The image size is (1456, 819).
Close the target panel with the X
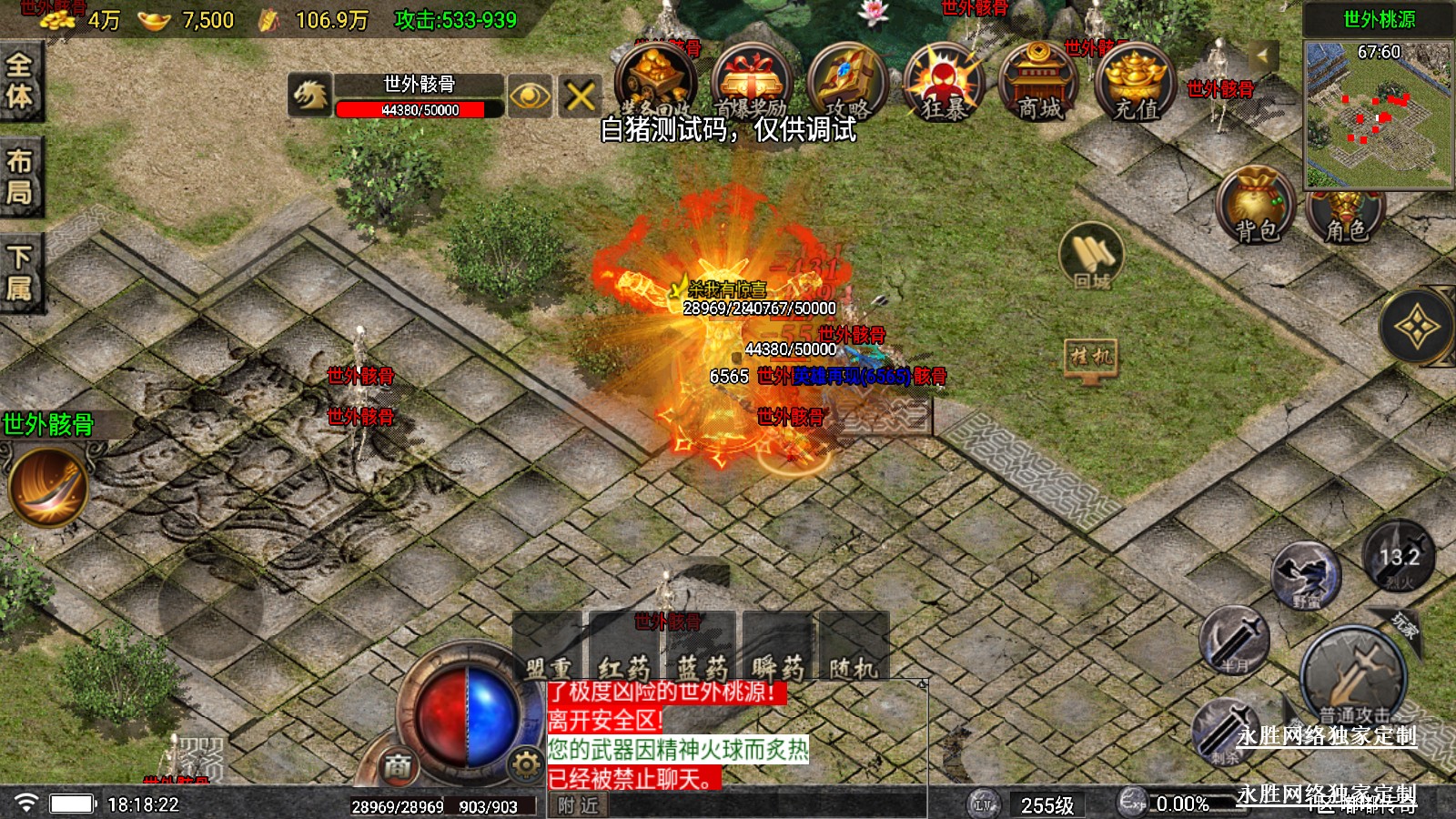(x=581, y=96)
